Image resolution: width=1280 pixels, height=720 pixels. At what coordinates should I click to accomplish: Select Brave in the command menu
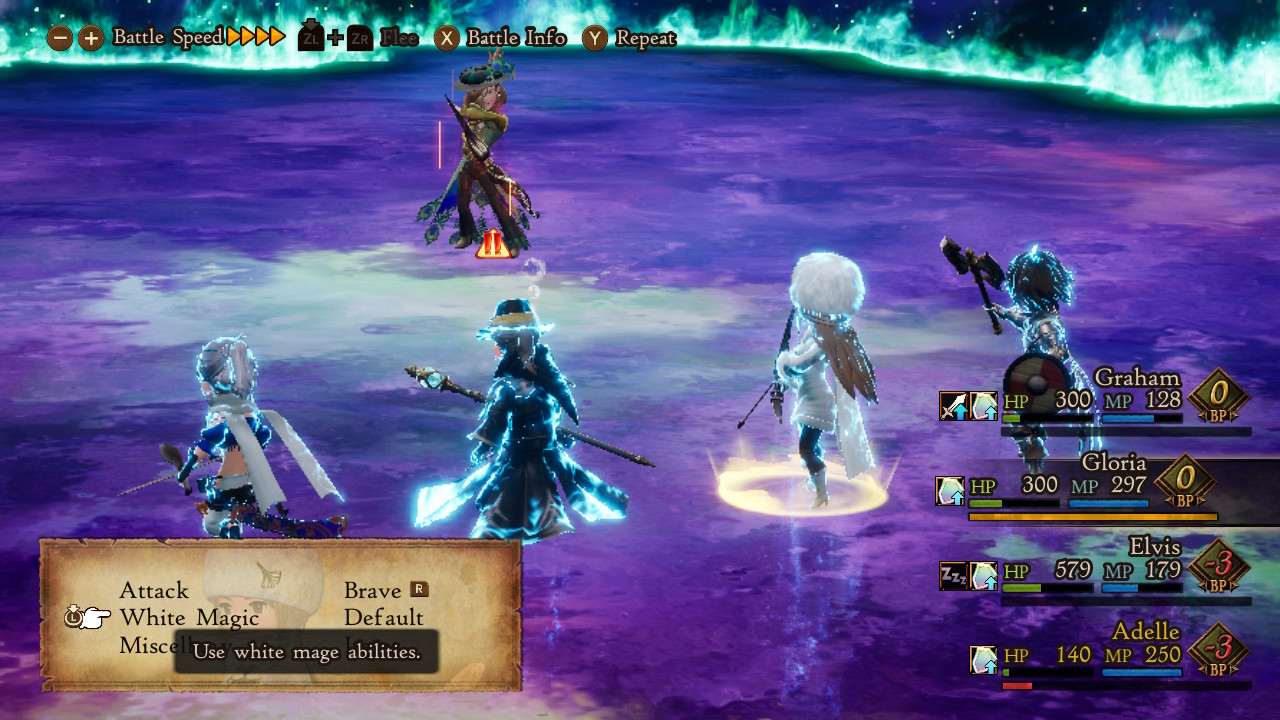point(372,590)
